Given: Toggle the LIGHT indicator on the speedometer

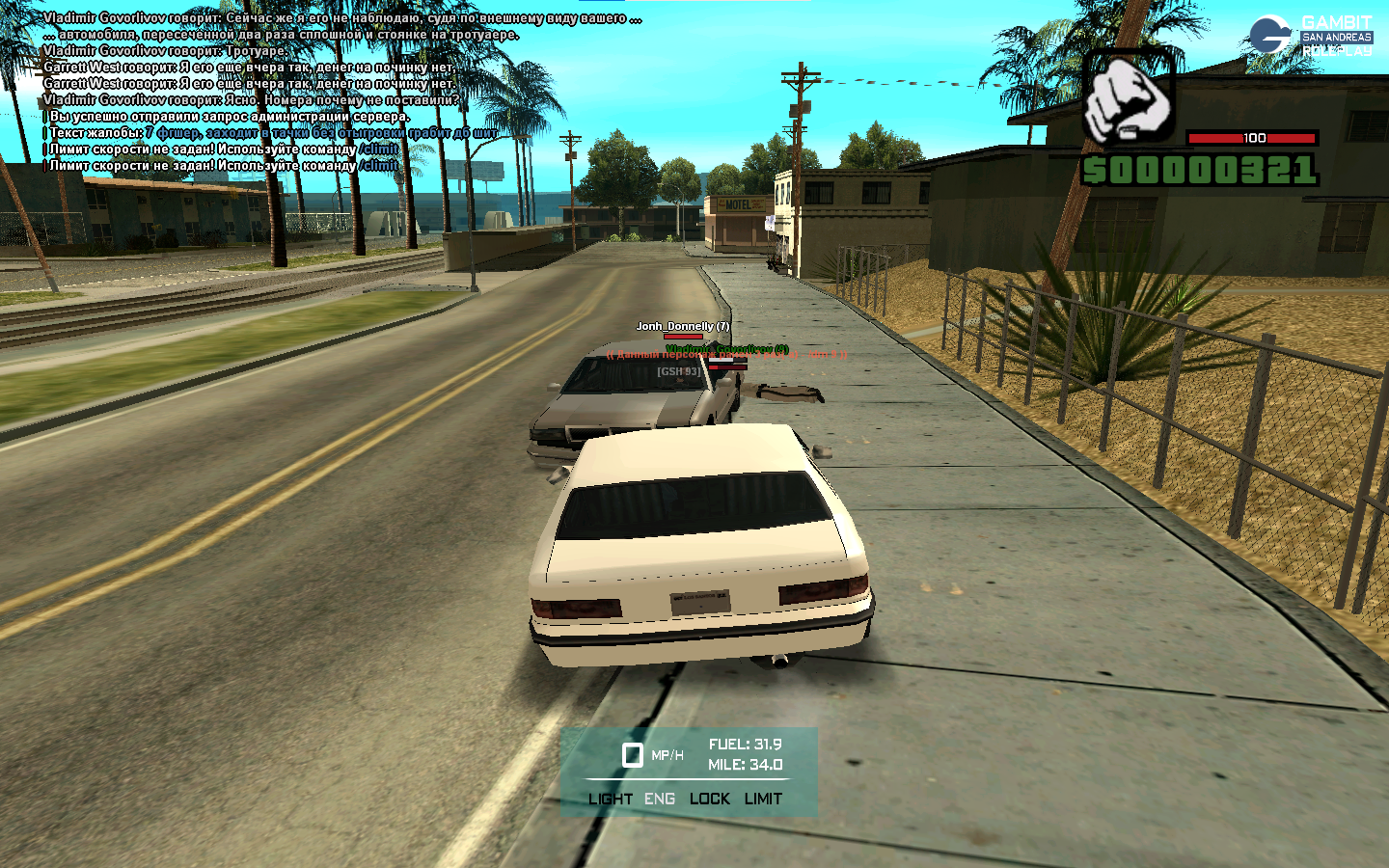Looking at the screenshot, I should pyautogui.click(x=610, y=799).
